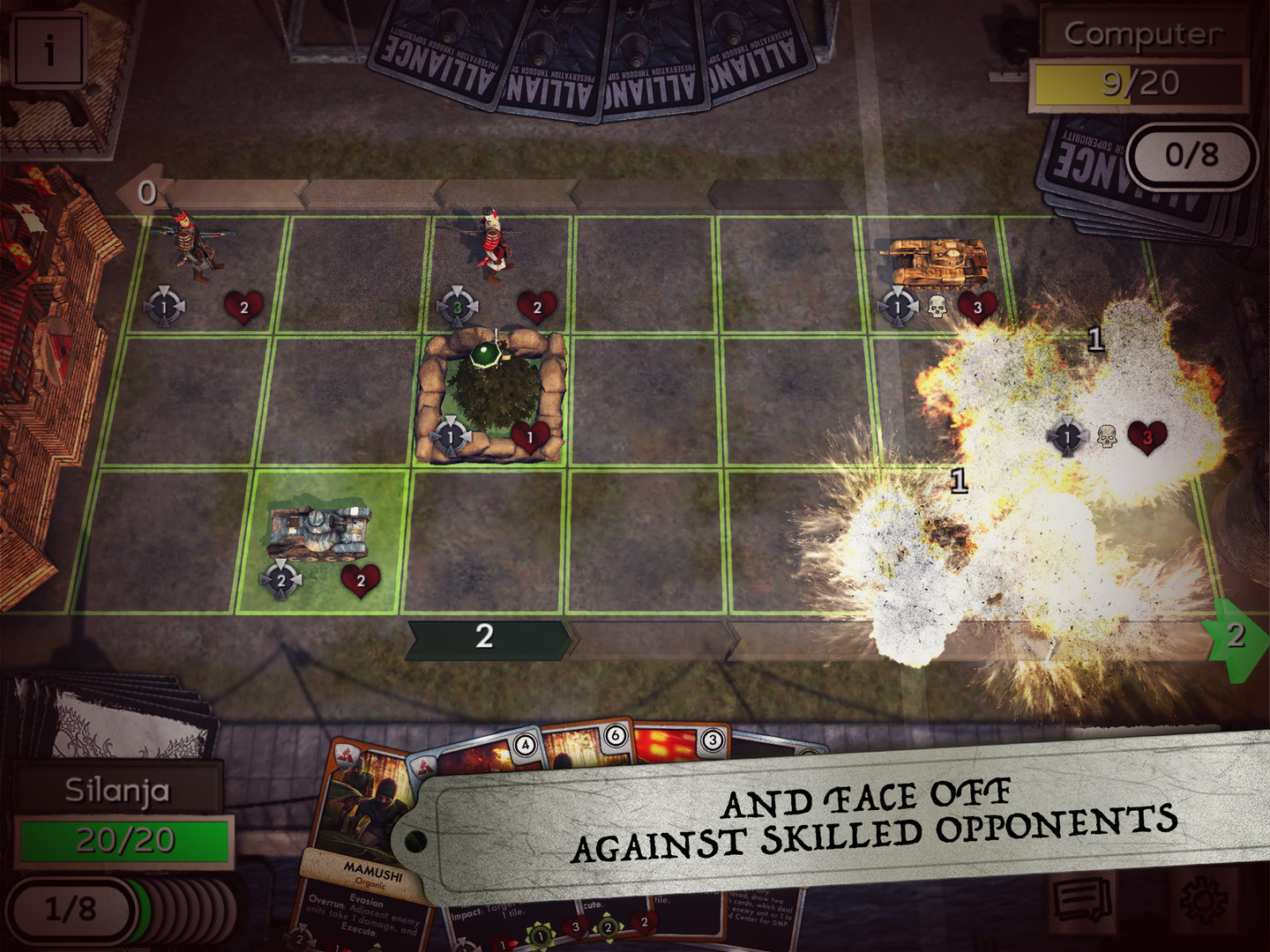Click the green 3 movement icon under the soldier
The width and height of the screenshot is (1270, 952).
tap(458, 306)
